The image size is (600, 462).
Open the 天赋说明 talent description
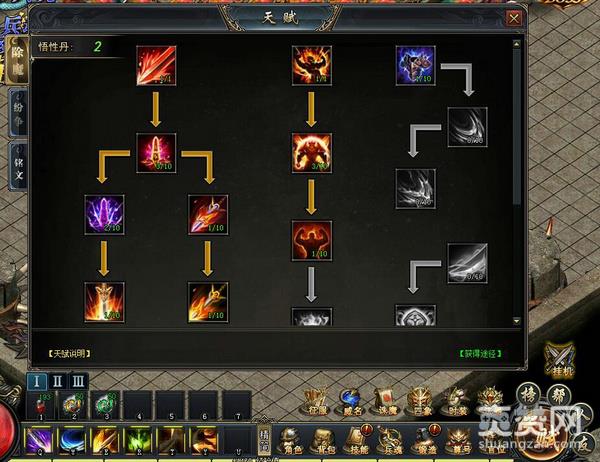pyautogui.click(x=68, y=354)
